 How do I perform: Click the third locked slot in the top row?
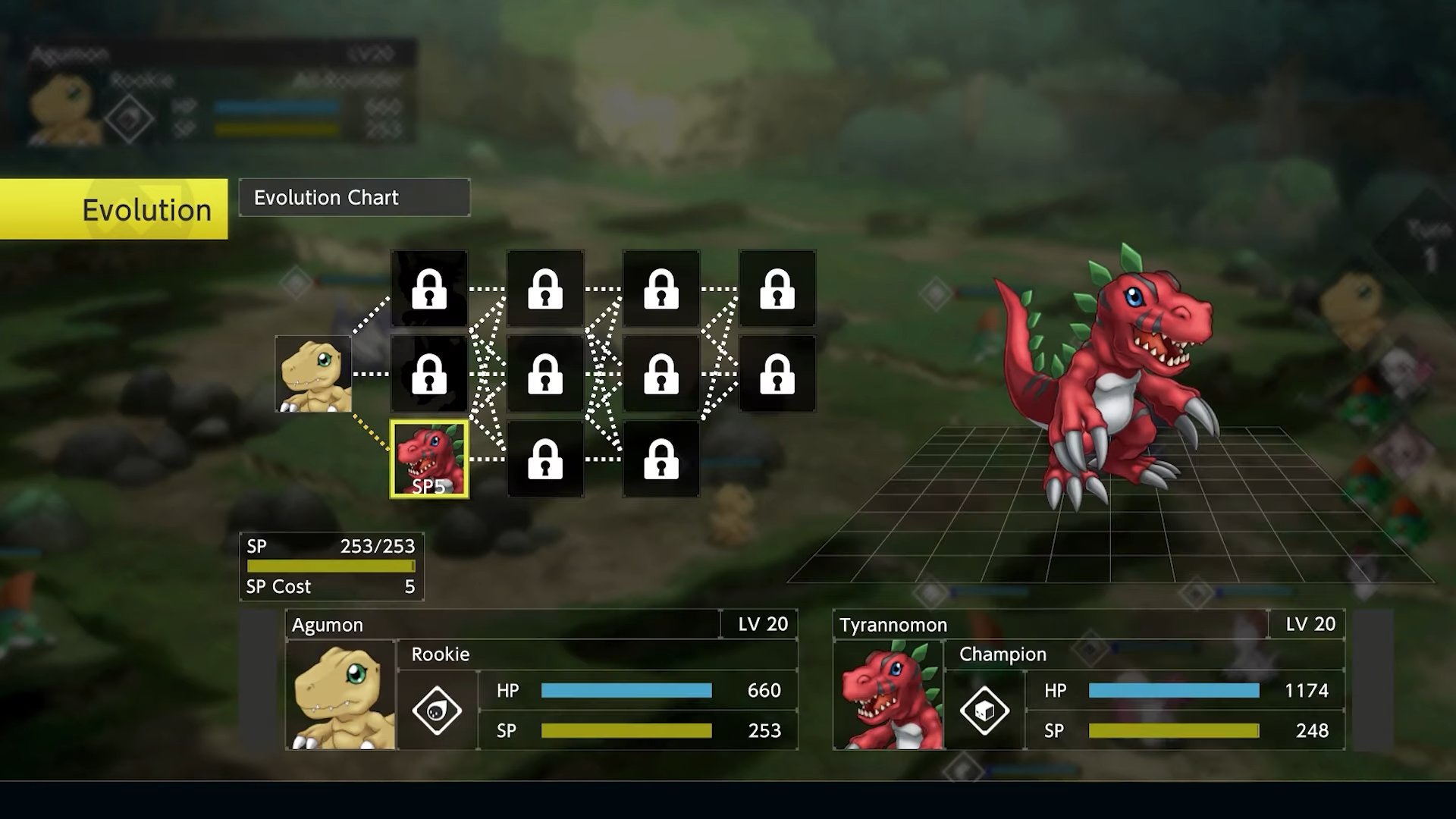click(x=661, y=290)
